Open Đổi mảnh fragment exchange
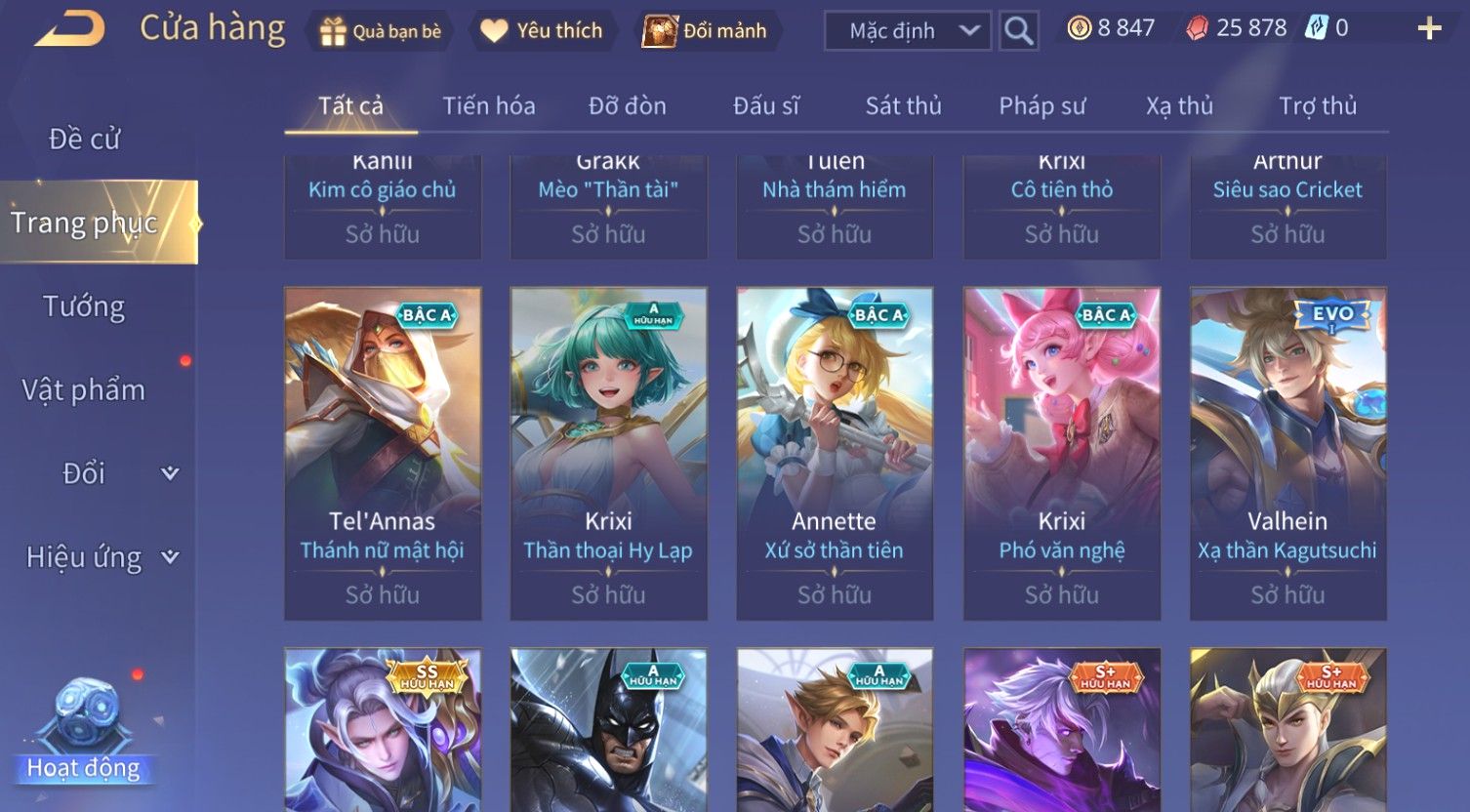The height and width of the screenshot is (812, 1470). click(705, 31)
